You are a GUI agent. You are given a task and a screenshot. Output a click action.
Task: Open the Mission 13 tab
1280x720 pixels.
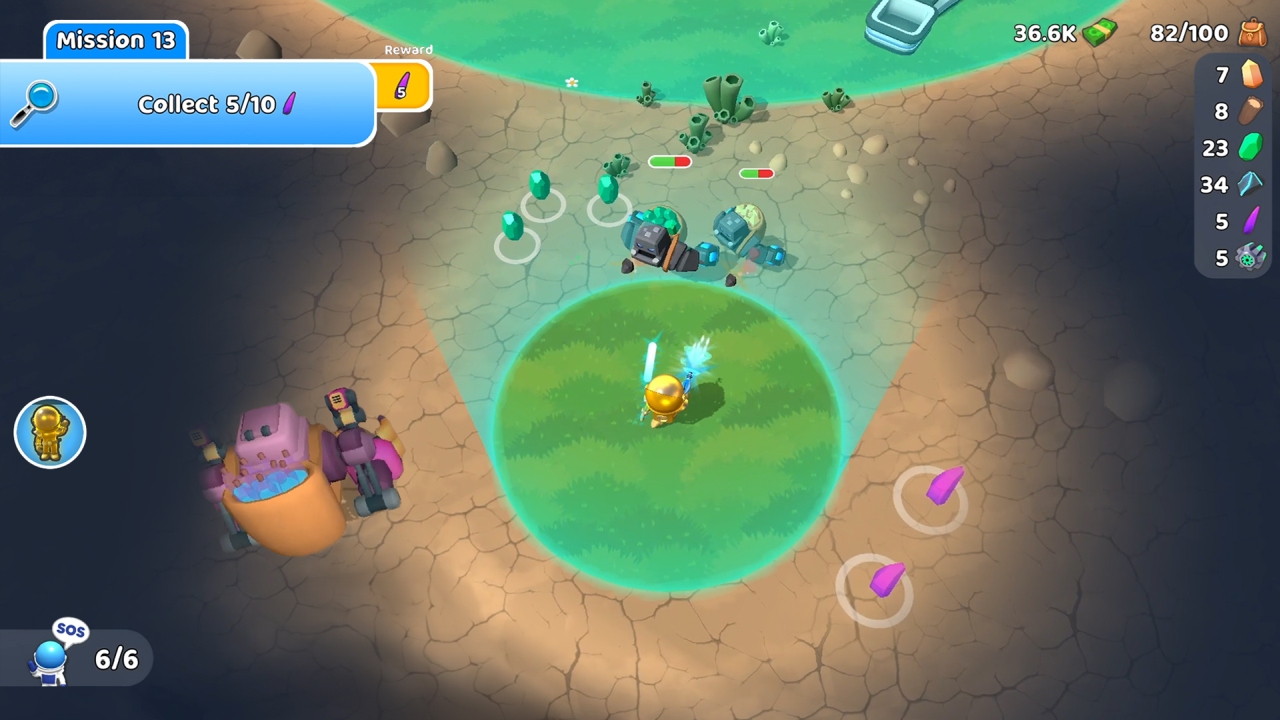114,40
